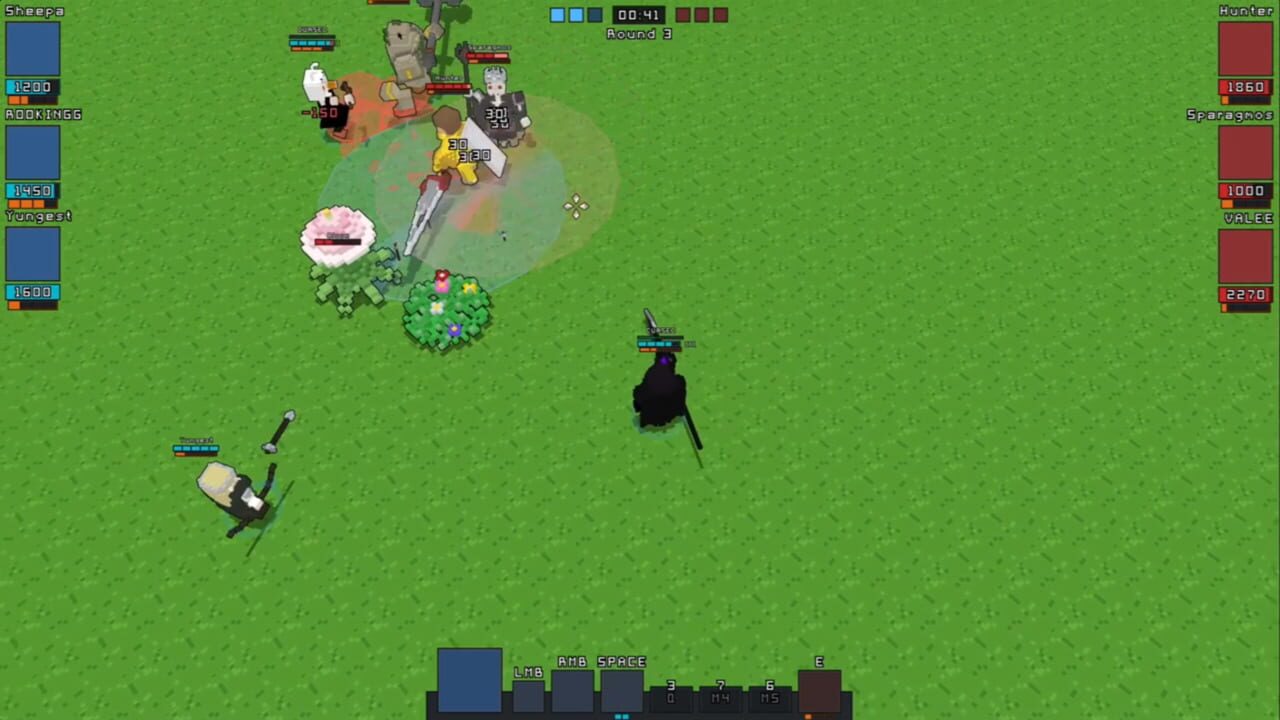Click the match timer showing 00:41

[638, 14]
